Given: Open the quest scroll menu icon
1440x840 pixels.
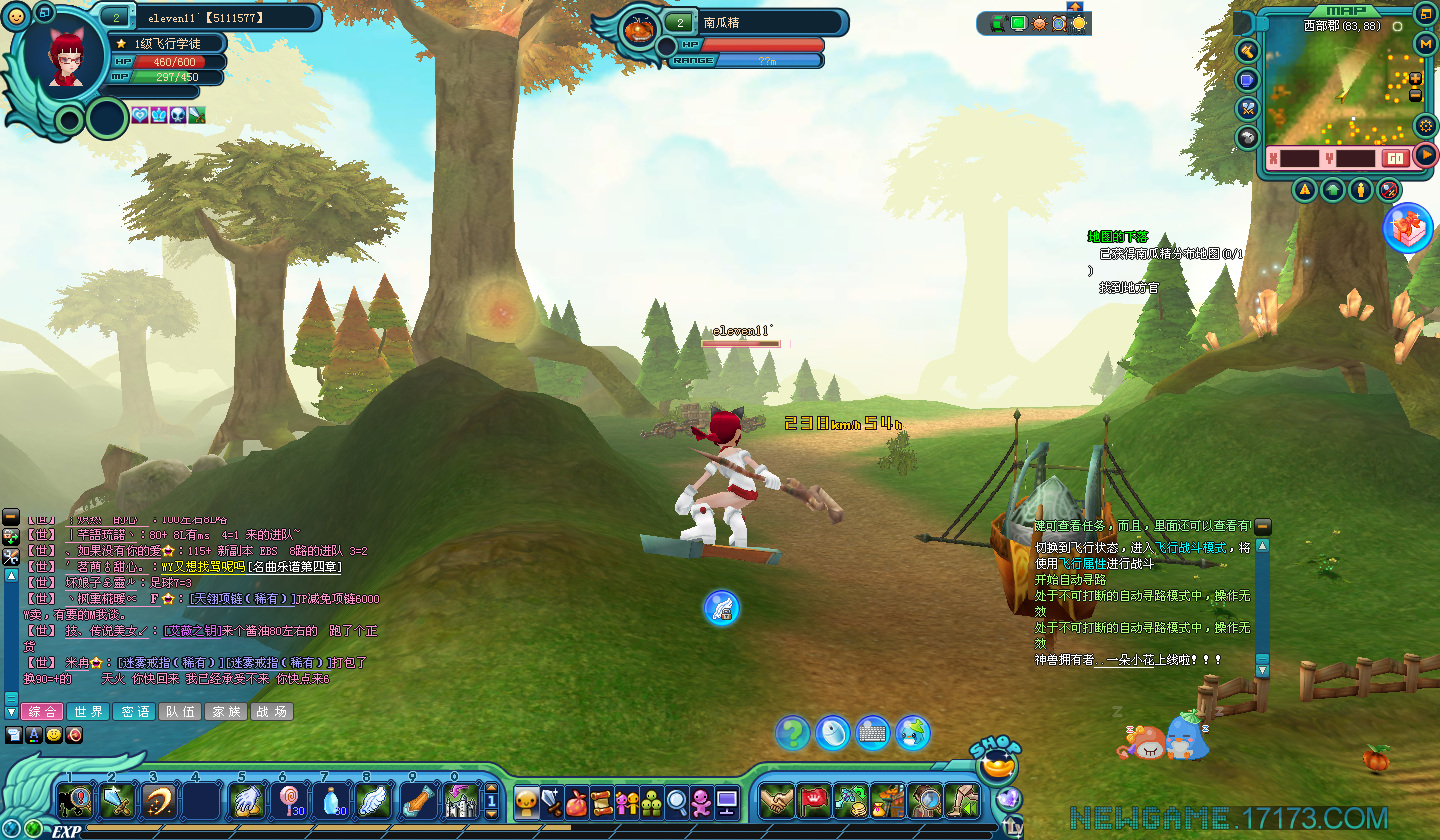Looking at the screenshot, I should point(602,802).
